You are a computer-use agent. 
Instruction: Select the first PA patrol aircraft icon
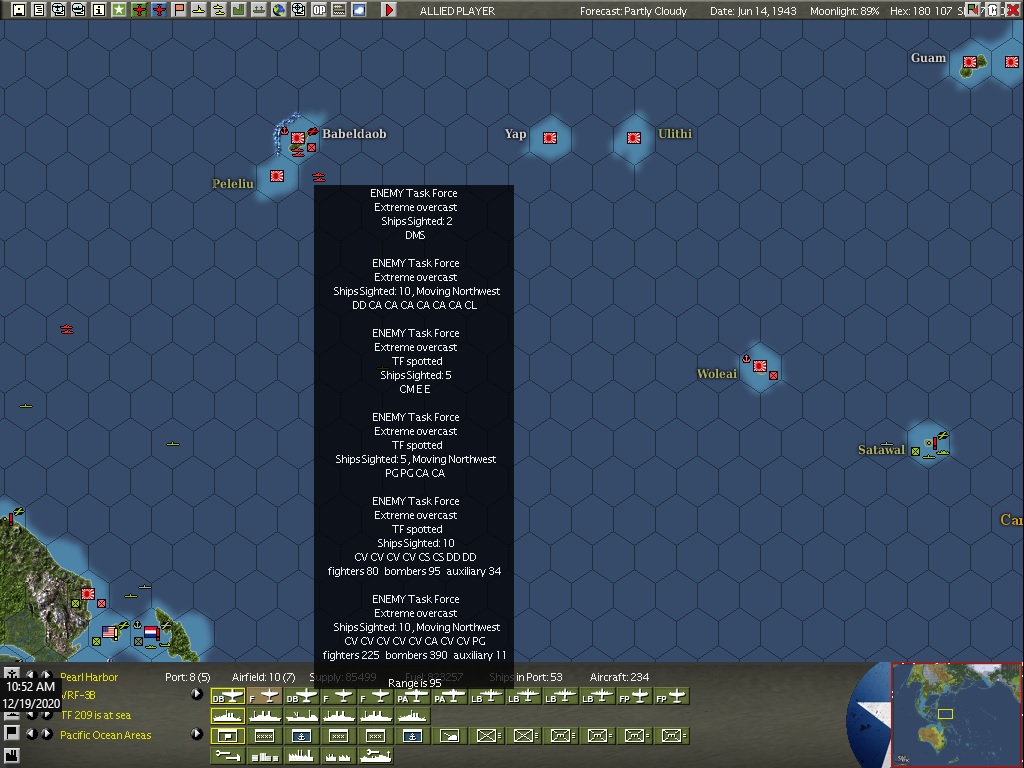414,696
